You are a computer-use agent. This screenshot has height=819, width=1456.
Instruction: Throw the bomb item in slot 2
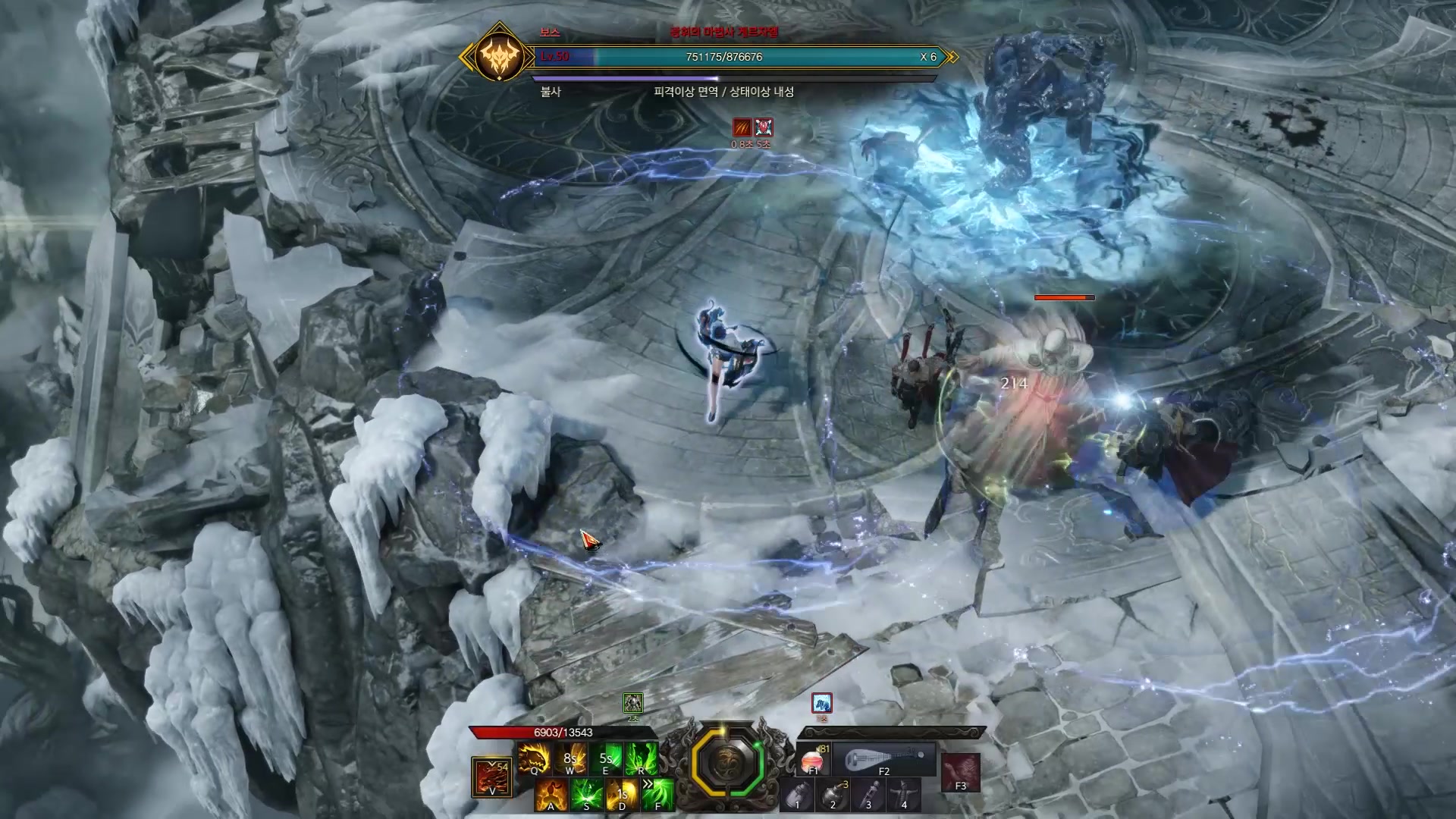point(833,795)
